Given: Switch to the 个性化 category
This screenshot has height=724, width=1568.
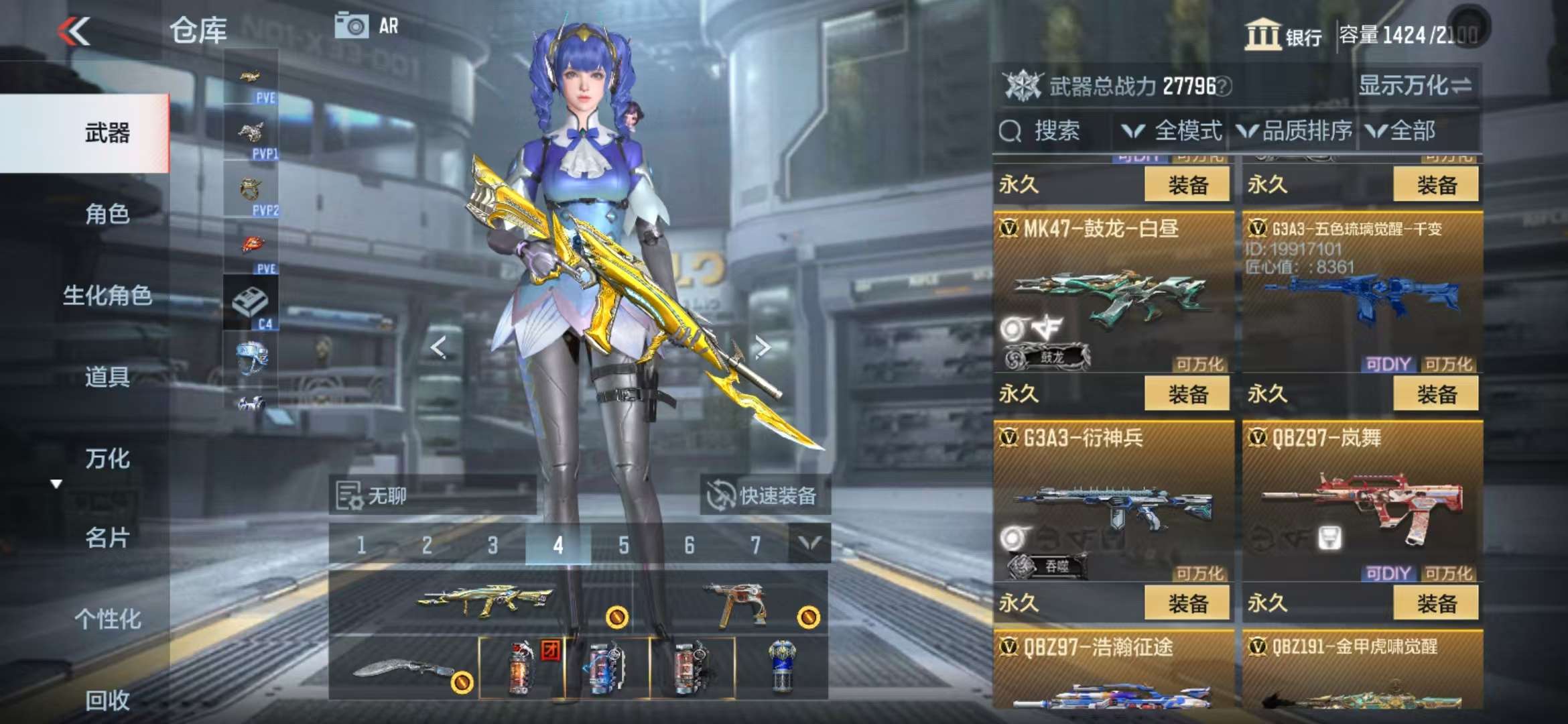Looking at the screenshot, I should (x=107, y=619).
